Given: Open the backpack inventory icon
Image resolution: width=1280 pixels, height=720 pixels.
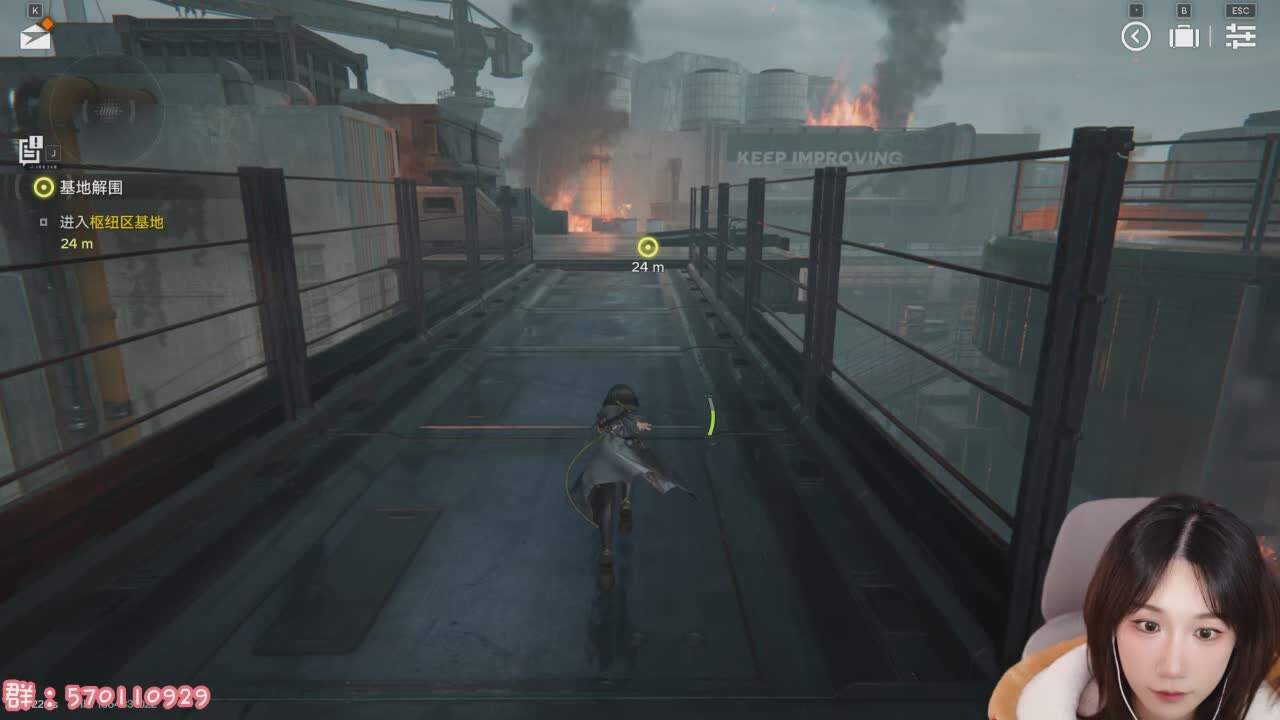Looking at the screenshot, I should pos(1184,37).
